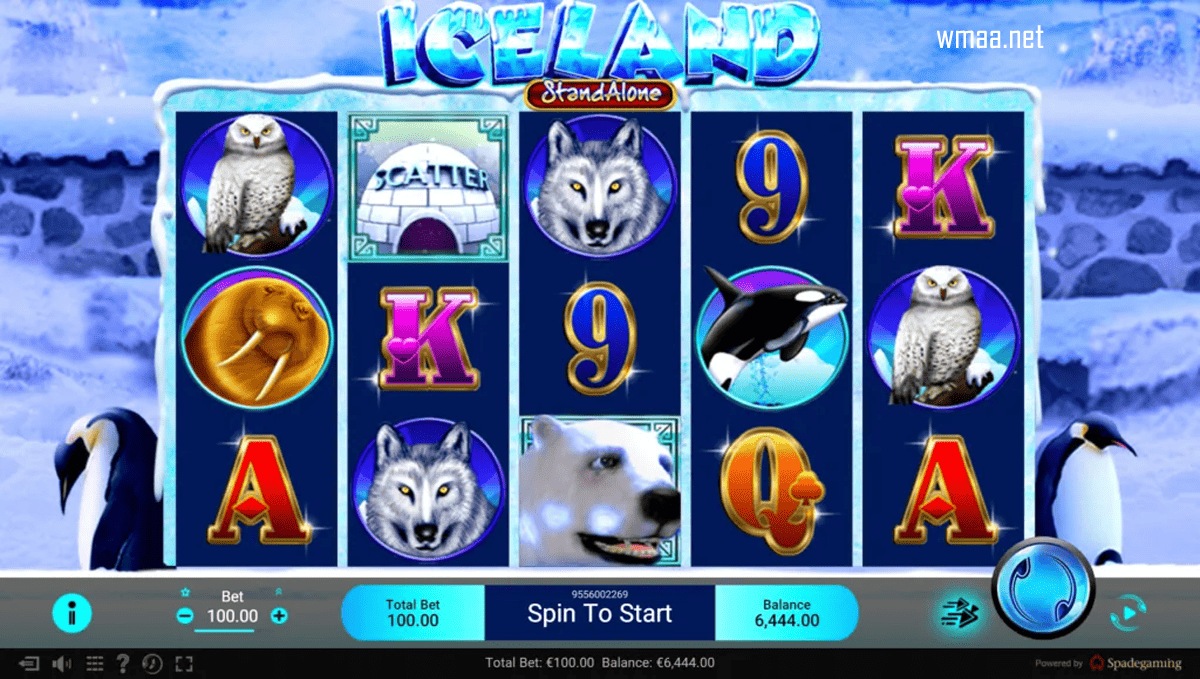The image size is (1200, 679).
Task: Open the paytable grid icon in the bottom bar
Action: coord(95,663)
